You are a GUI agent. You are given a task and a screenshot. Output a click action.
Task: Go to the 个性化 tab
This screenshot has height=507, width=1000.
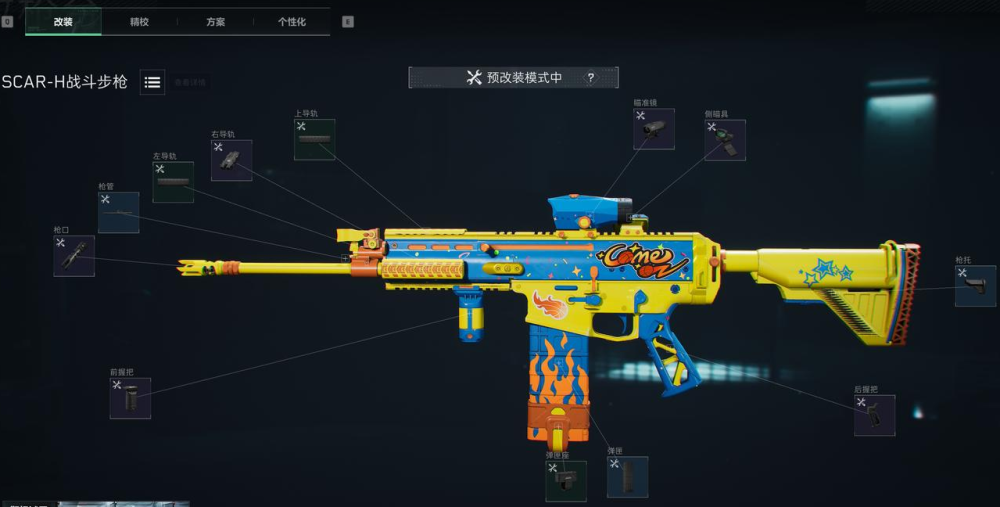click(x=292, y=21)
